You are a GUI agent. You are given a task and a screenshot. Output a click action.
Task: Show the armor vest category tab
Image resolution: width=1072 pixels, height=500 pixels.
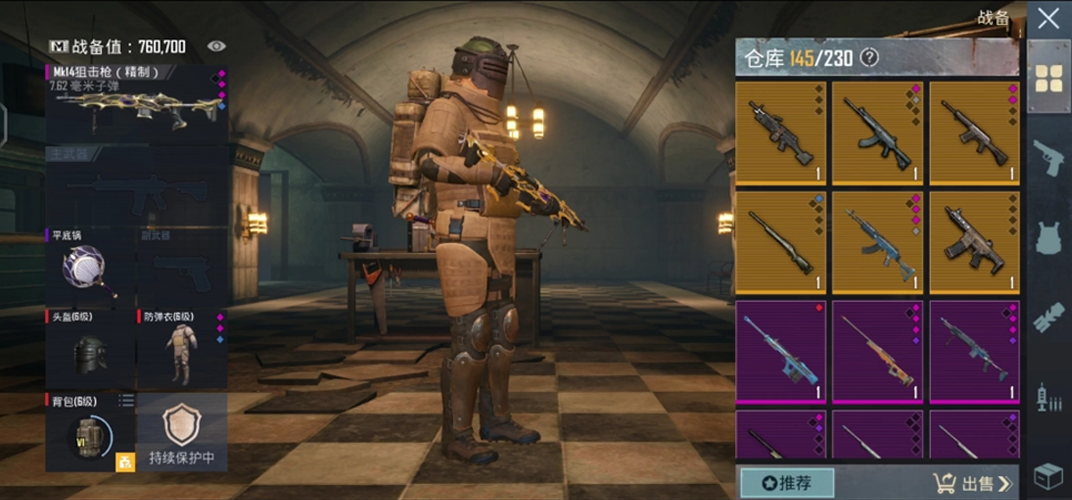[1048, 238]
